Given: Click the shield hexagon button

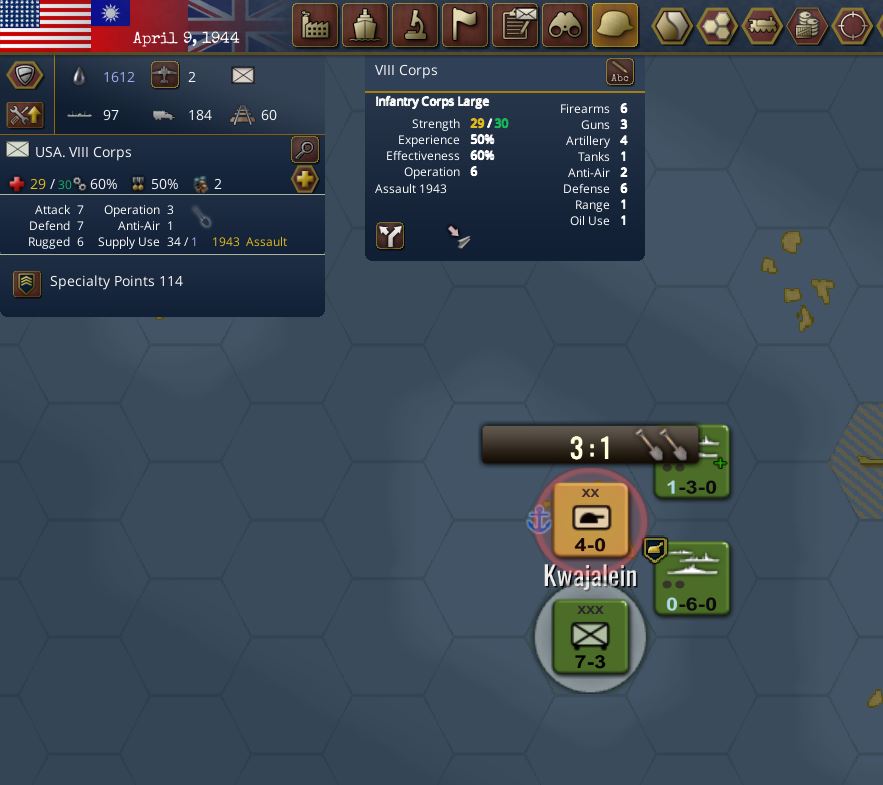Looking at the screenshot, I should pyautogui.click(x=24, y=76).
